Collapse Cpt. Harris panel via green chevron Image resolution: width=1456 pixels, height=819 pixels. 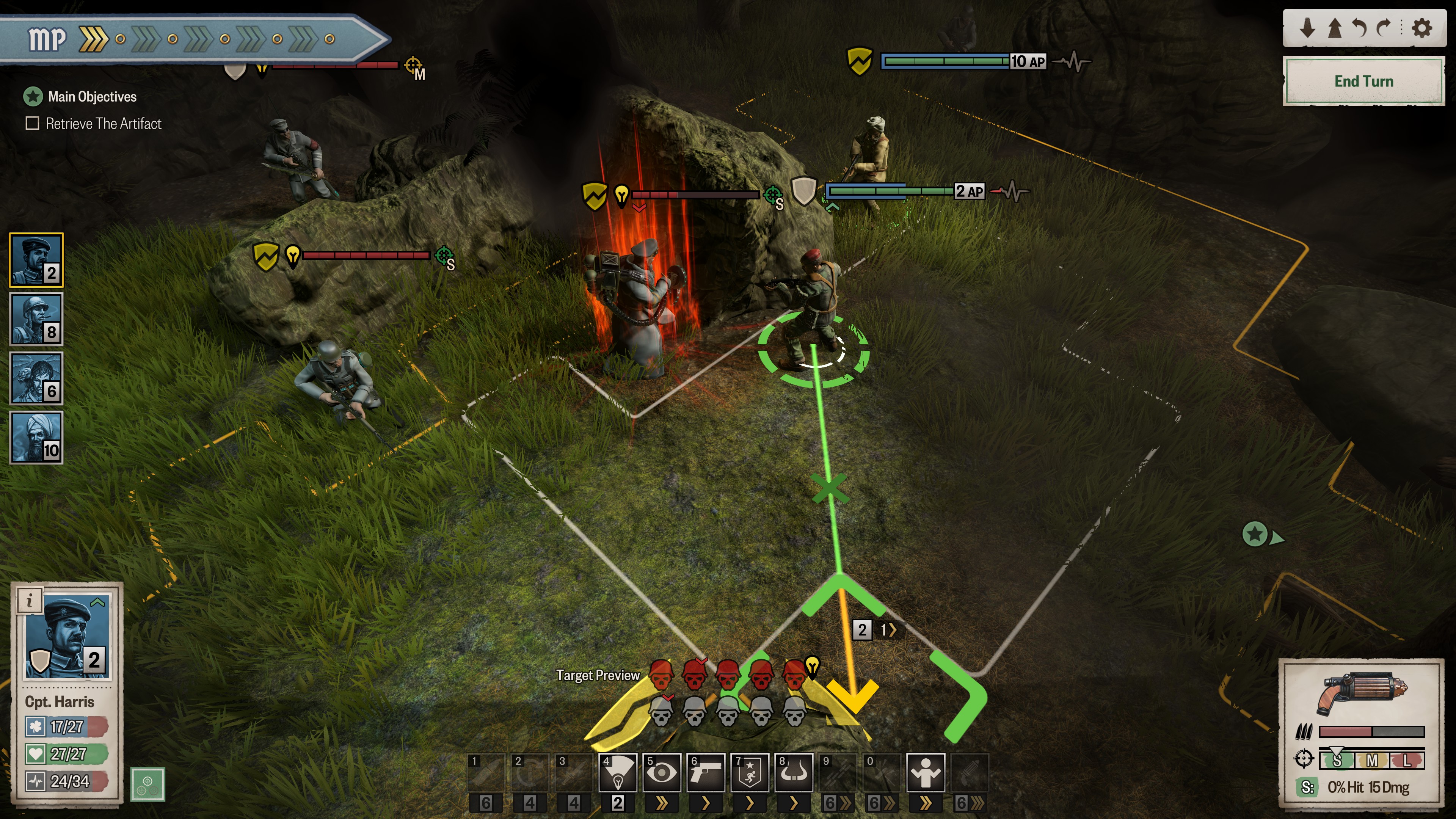[x=98, y=602]
